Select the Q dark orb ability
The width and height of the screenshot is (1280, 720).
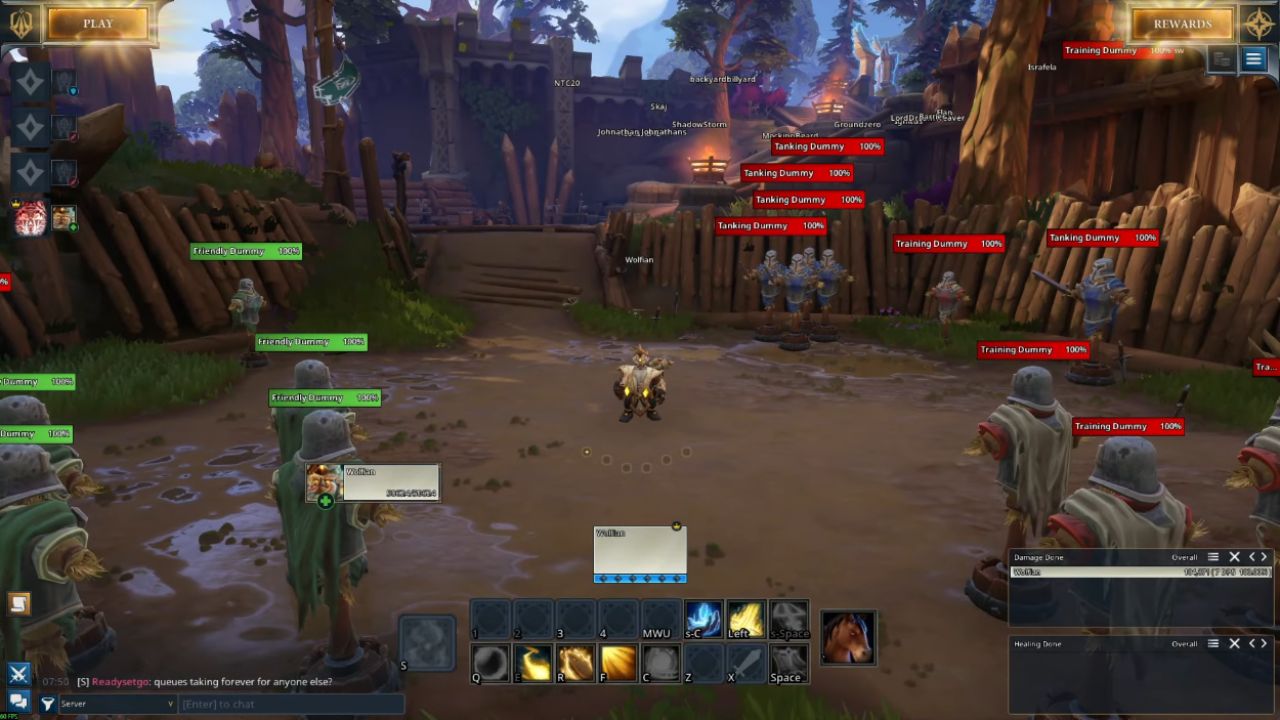491,662
